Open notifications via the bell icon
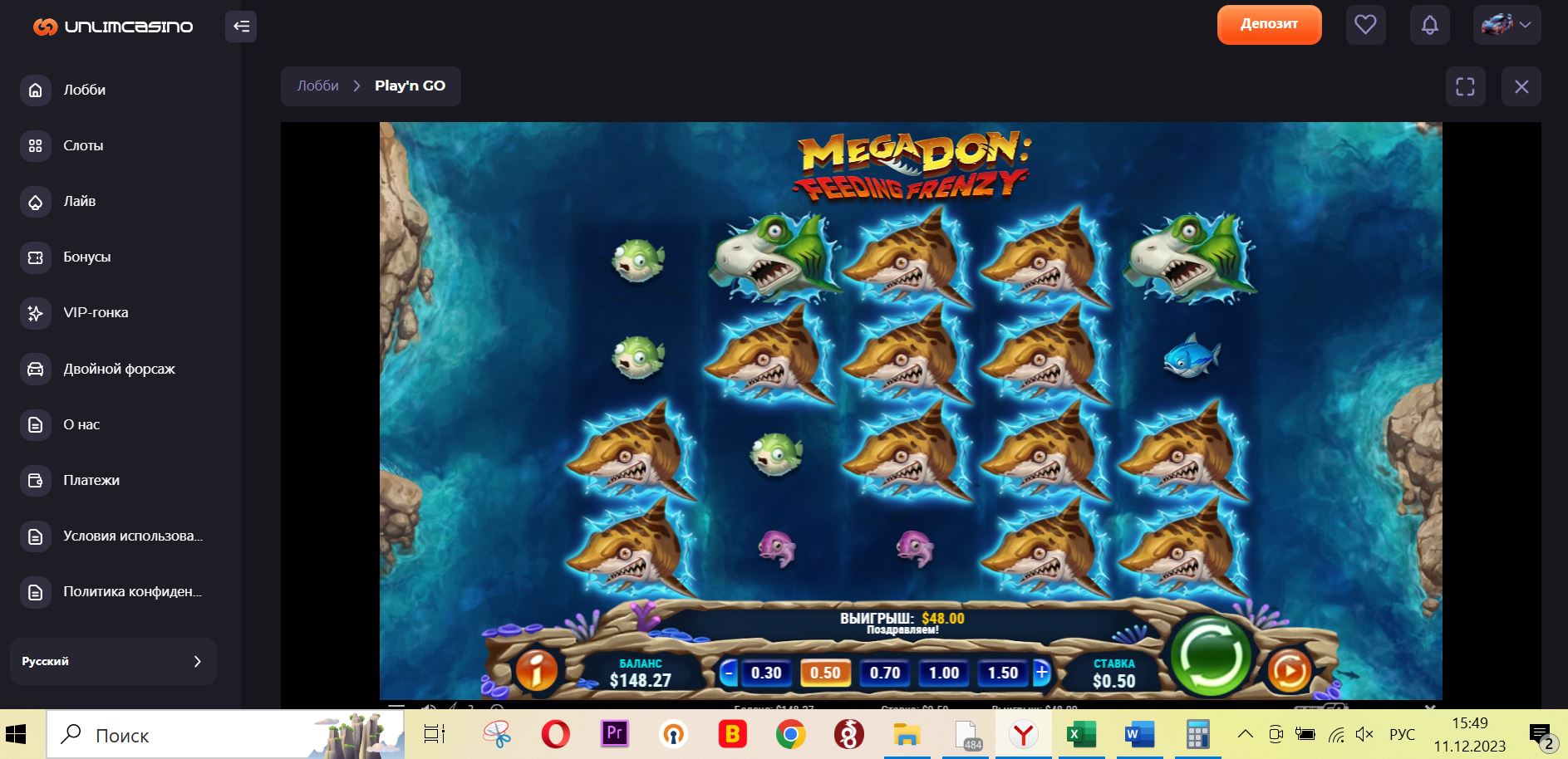 tap(1429, 25)
